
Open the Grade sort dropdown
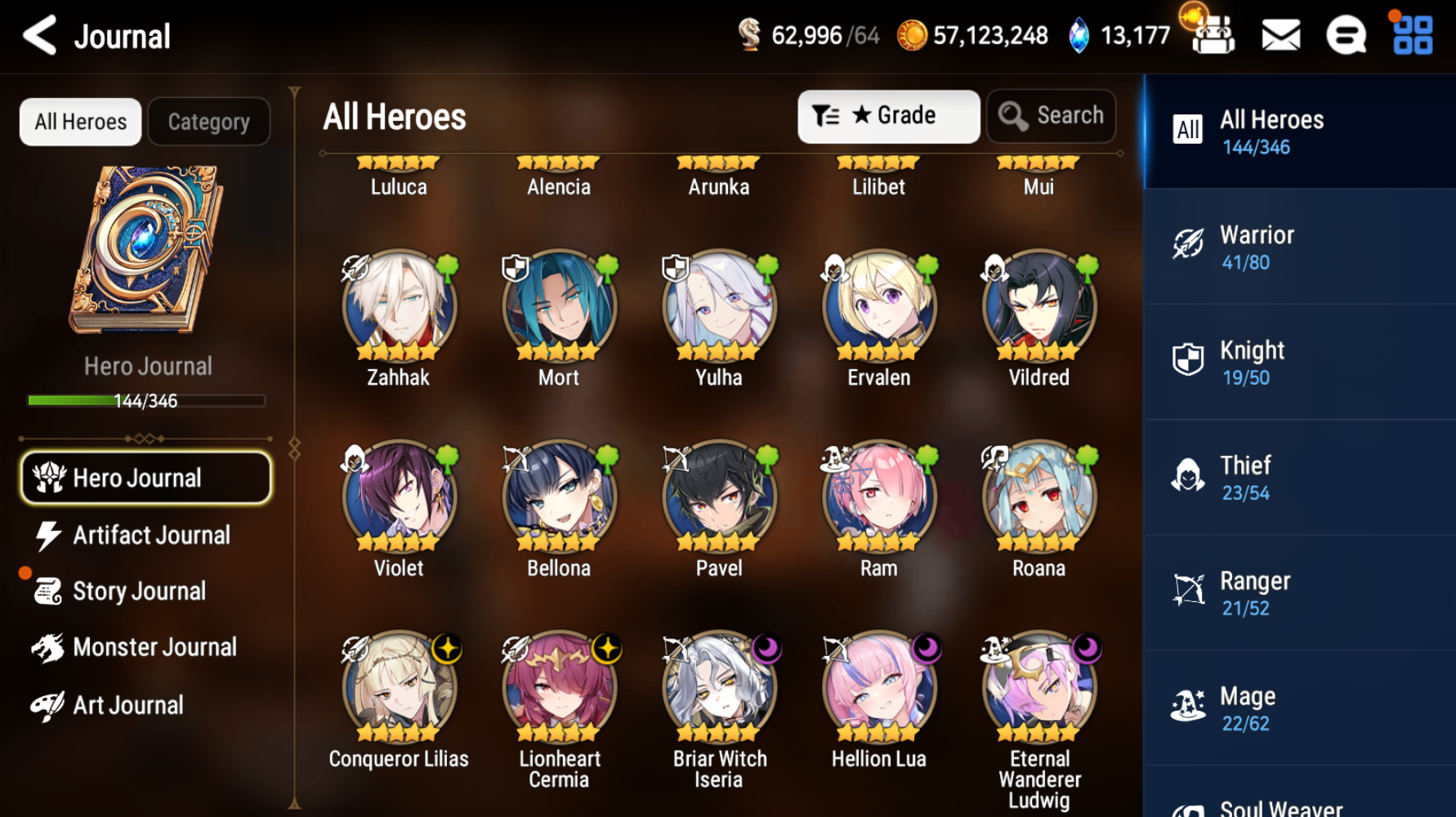pyautogui.click(x=888, y=116)
